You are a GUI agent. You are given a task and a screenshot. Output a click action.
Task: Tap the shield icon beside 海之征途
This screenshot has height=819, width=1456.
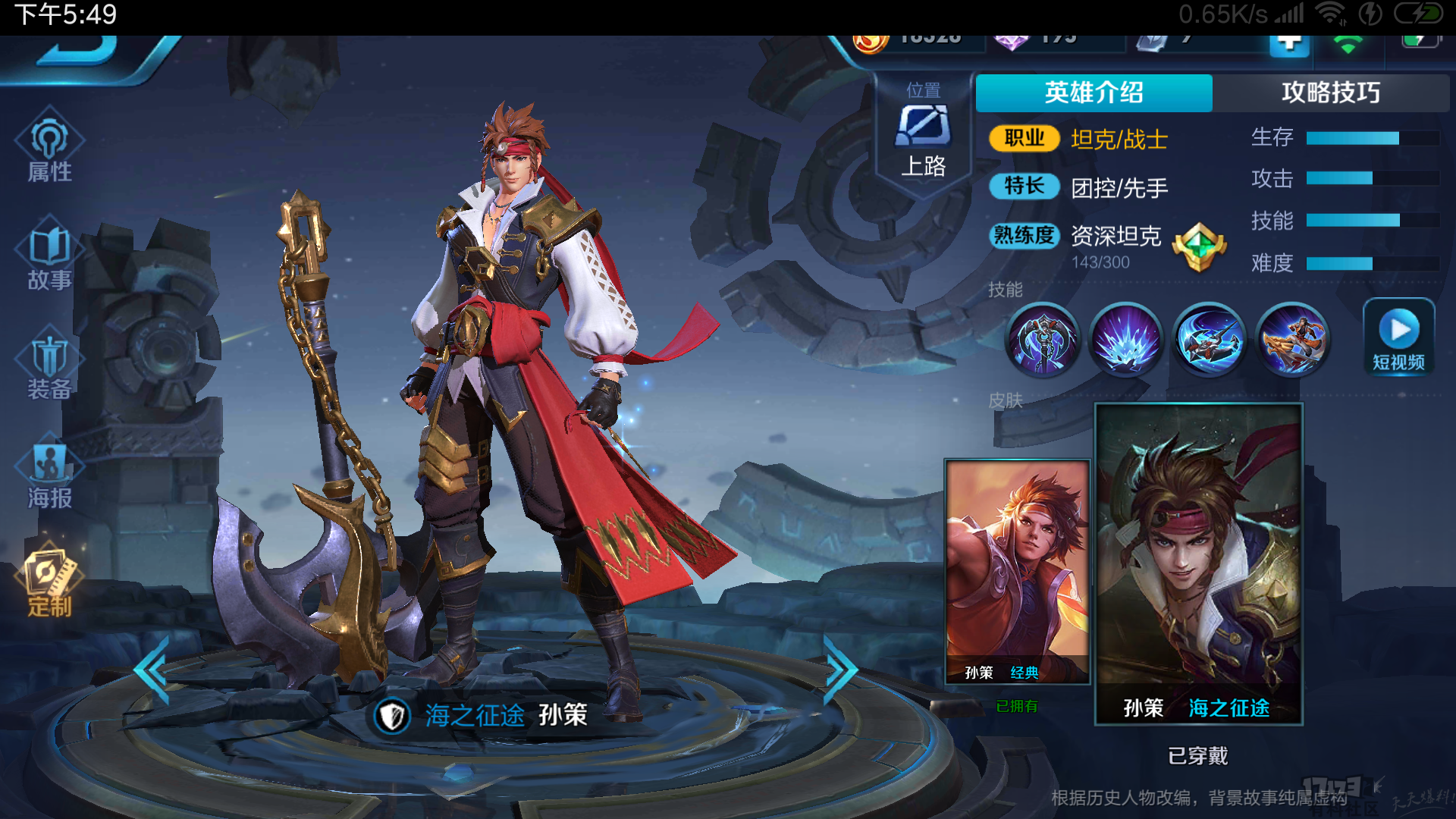tap(392, 715)
